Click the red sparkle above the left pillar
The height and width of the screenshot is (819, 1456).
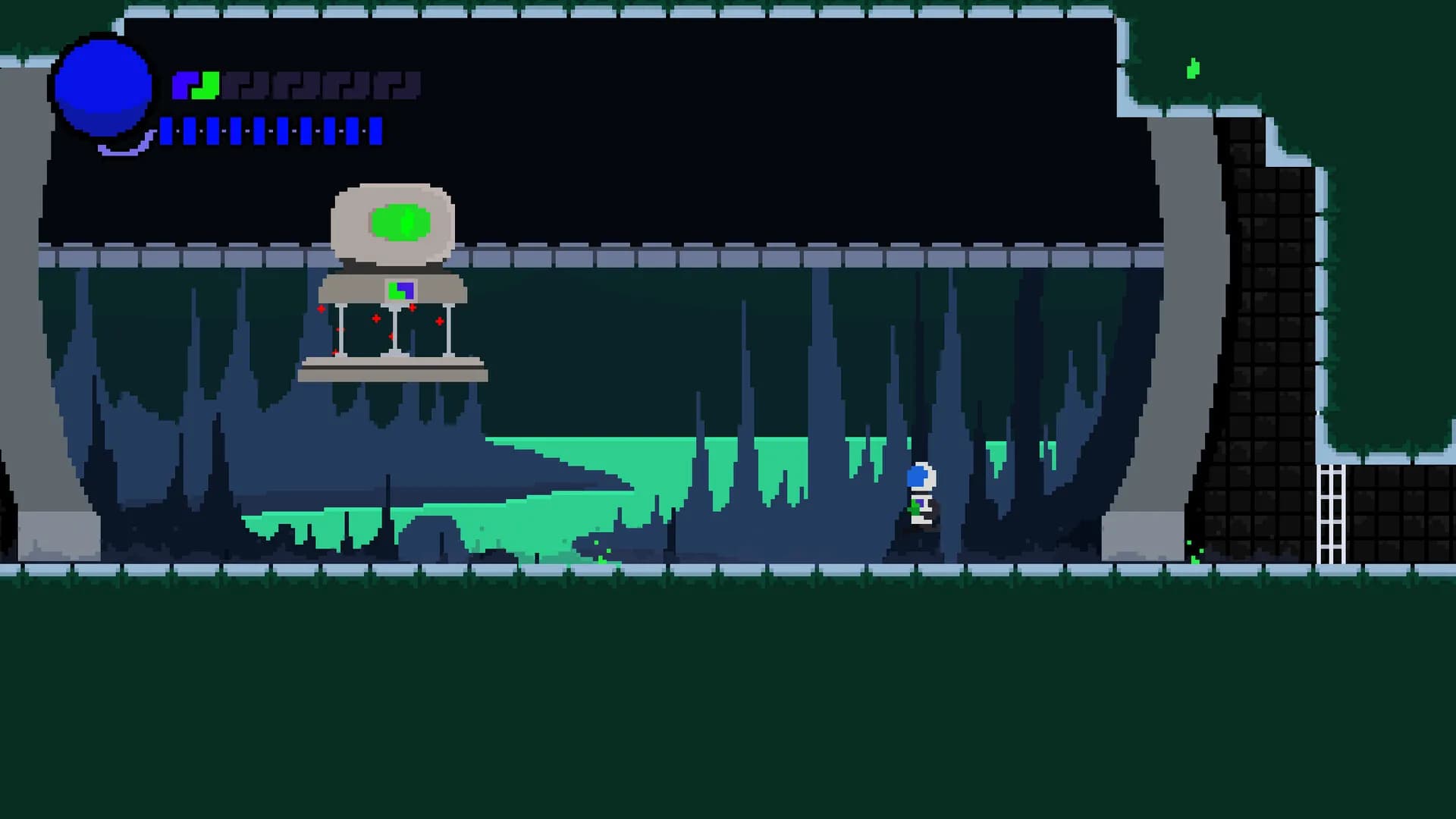click(322, 309)
